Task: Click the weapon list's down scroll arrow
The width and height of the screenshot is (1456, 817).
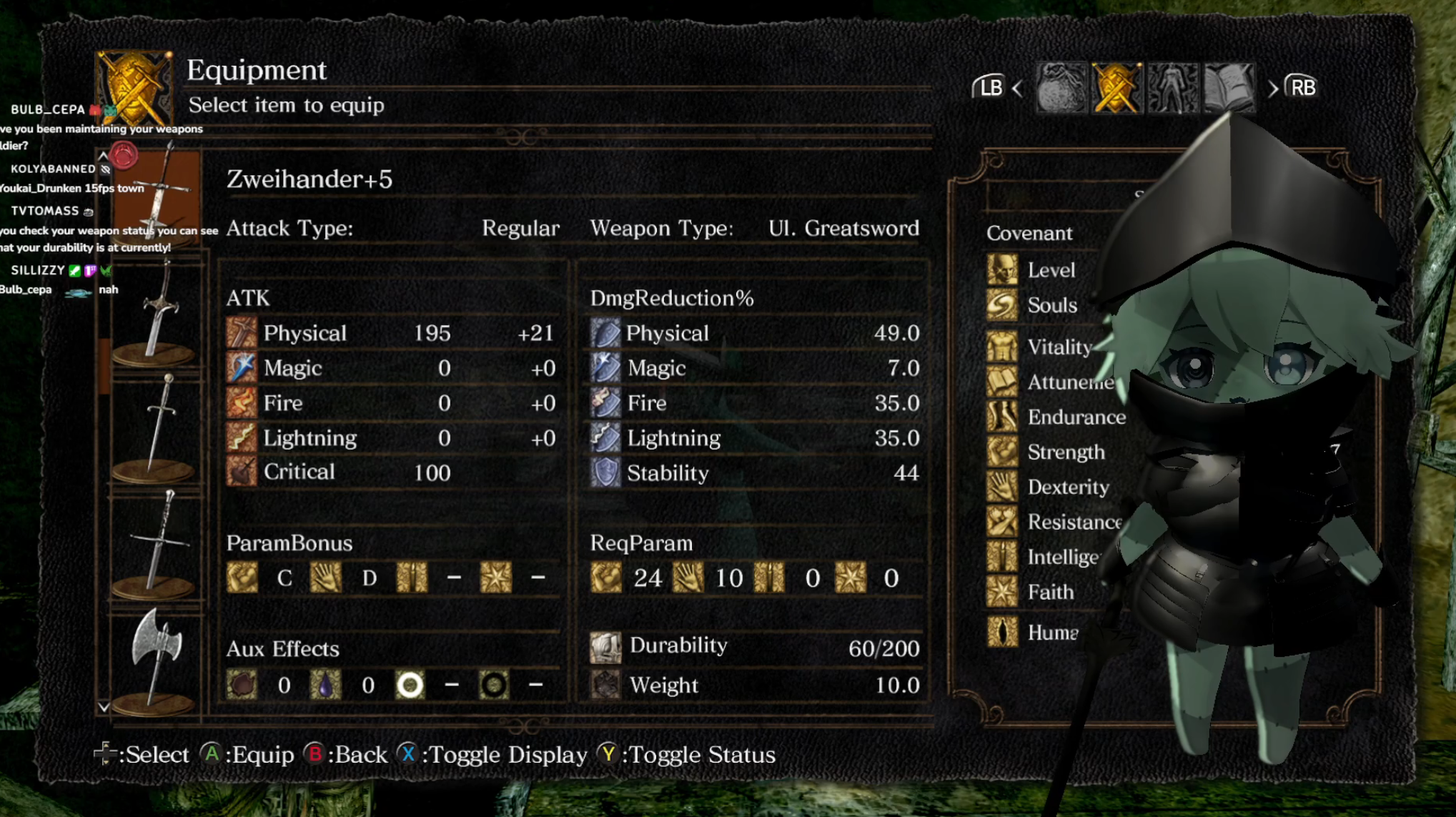Action: pyautogui.click(x=104, y=707)
